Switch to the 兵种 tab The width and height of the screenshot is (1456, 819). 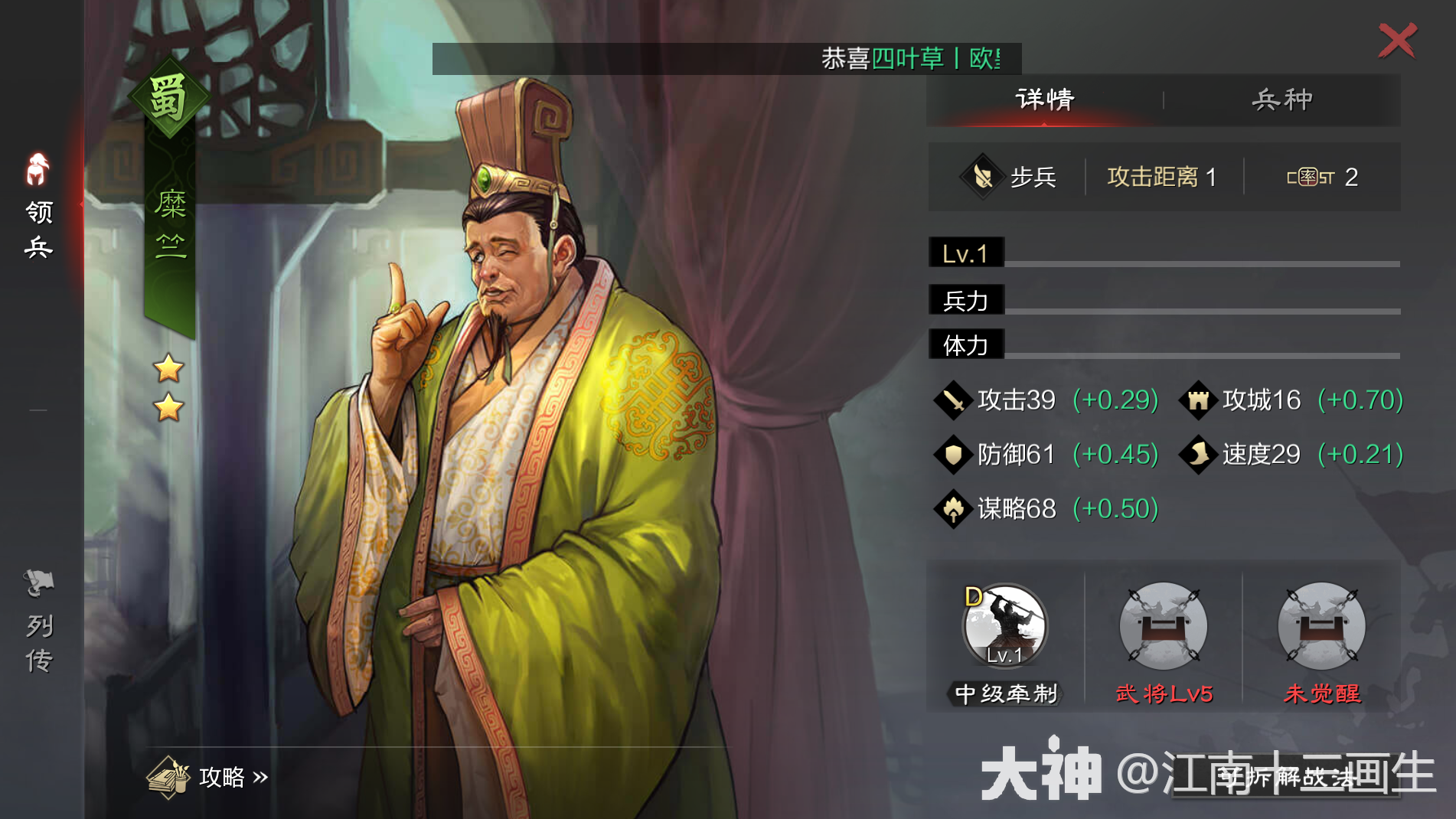[1282, 98]
